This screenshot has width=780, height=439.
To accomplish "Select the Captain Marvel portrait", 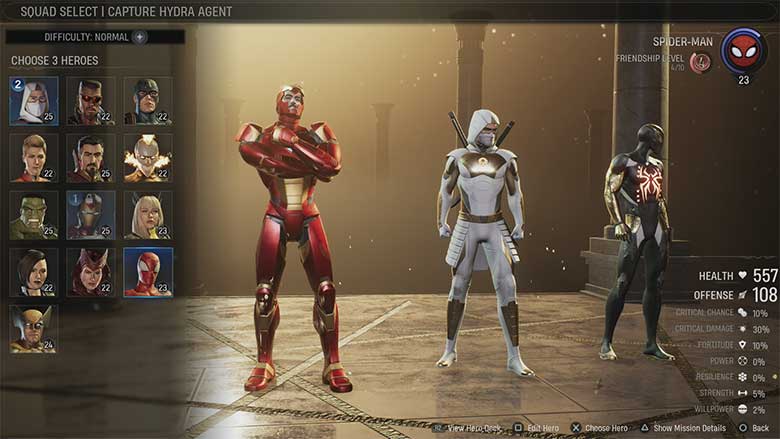I will click(x=34, y=158).
